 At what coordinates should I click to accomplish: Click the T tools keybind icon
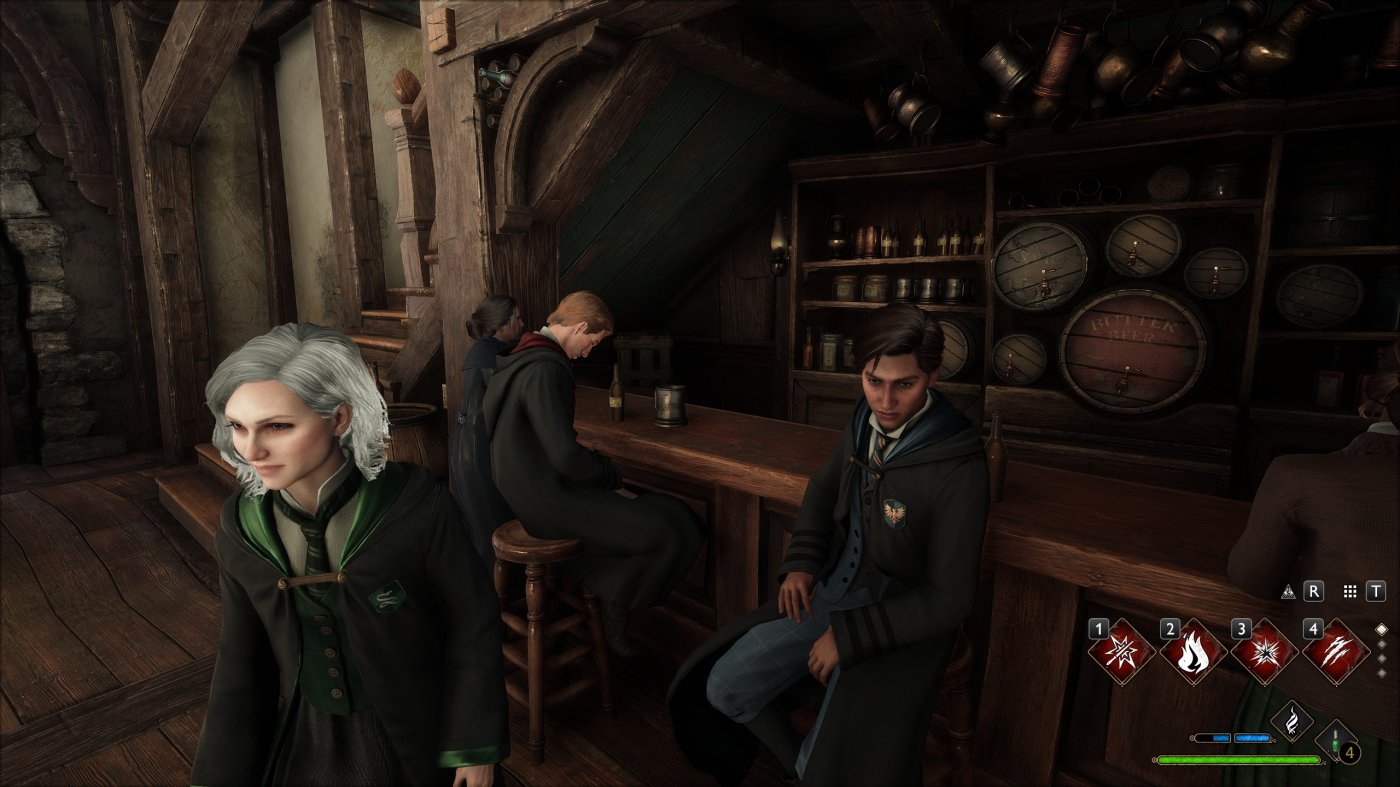(x=1376, y=592)
